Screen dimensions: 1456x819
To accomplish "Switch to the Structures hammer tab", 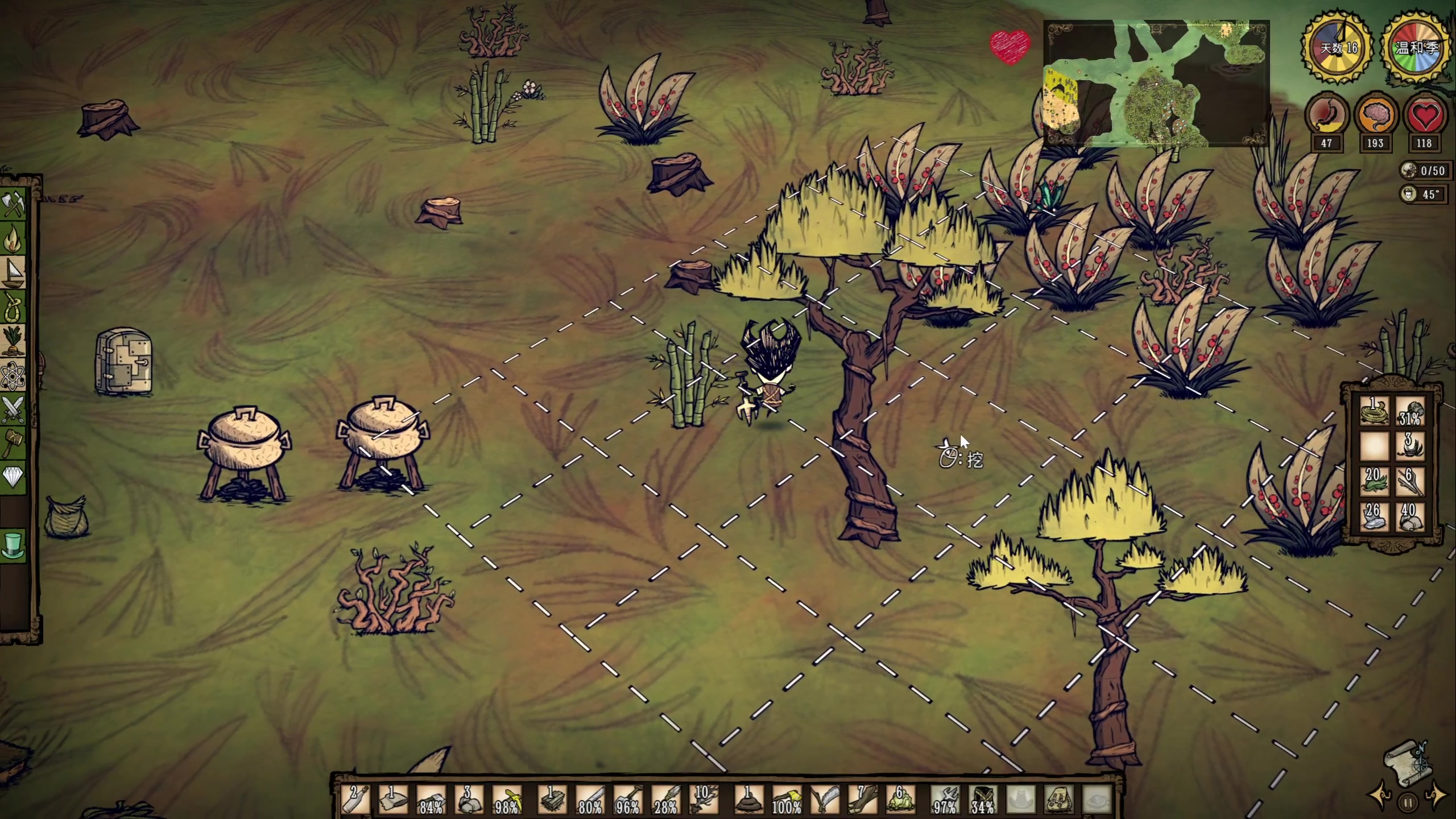I will 14,444.
